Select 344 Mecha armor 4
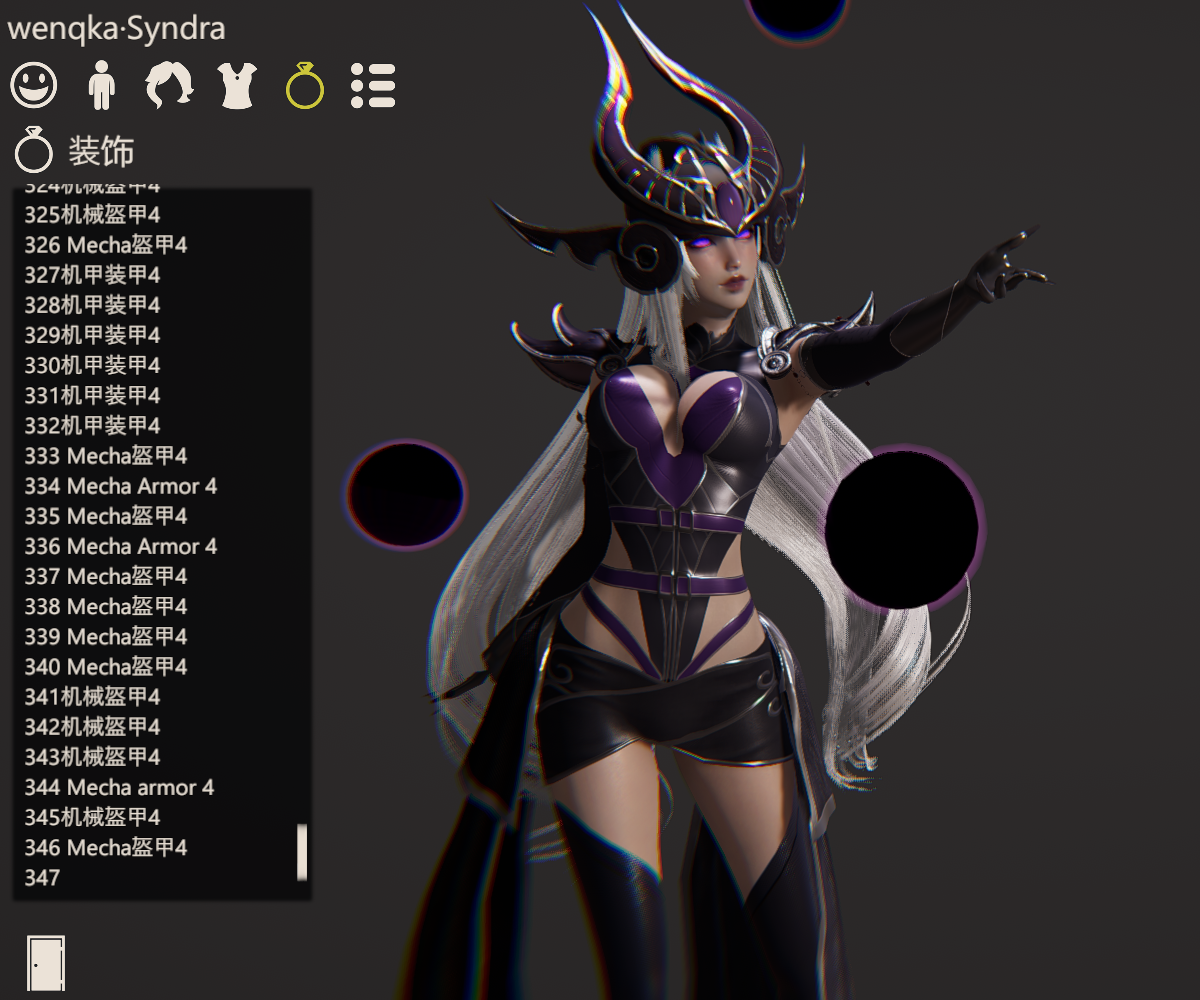1200x1000 pixels. click(119, 787)
